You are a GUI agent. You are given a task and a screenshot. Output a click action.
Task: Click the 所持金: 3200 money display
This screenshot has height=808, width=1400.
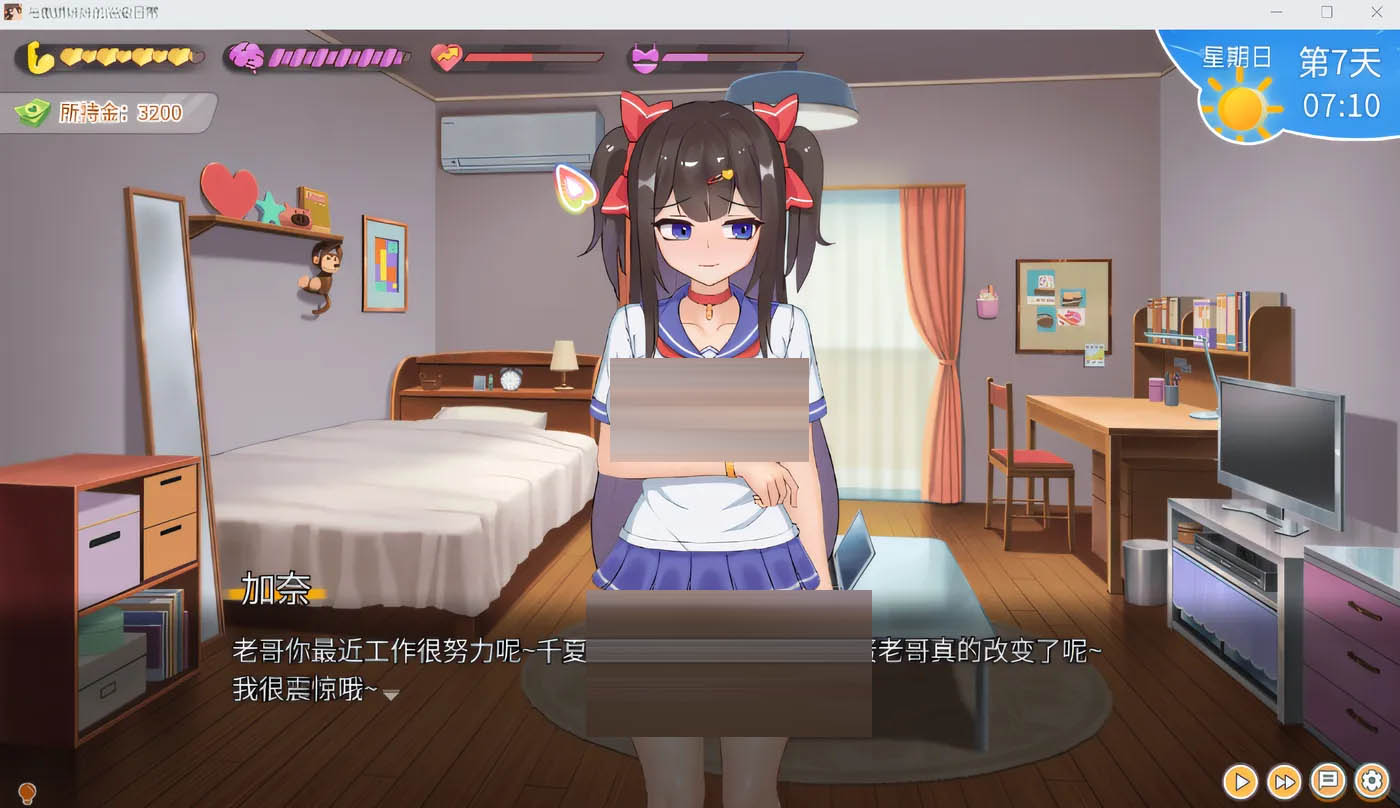point(110,112)
